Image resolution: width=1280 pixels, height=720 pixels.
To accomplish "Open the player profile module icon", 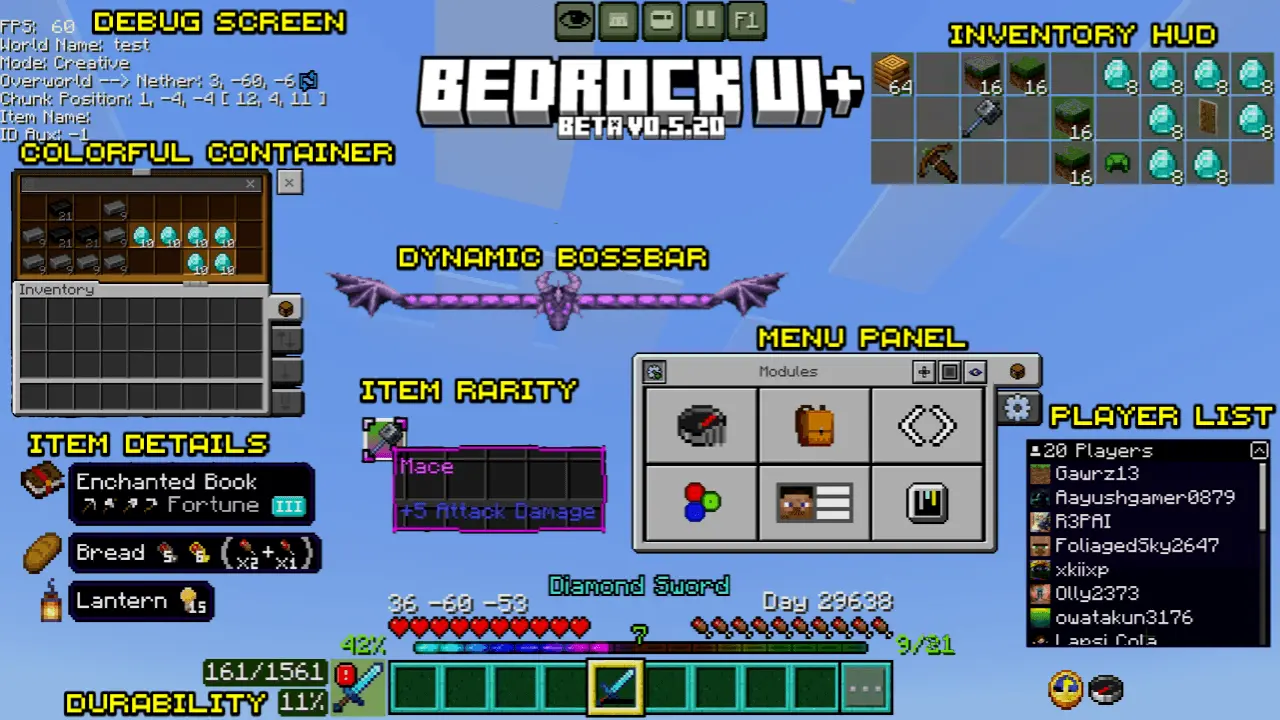I will click(x=814, y=503).
